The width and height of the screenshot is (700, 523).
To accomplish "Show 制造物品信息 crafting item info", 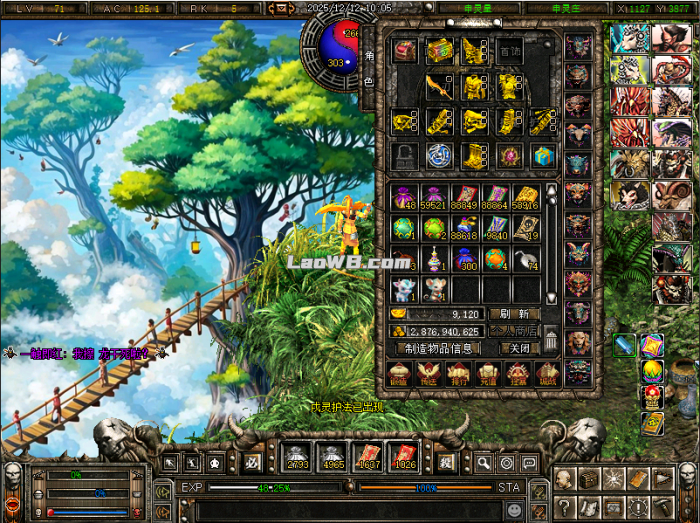I will tap(438, 348).
